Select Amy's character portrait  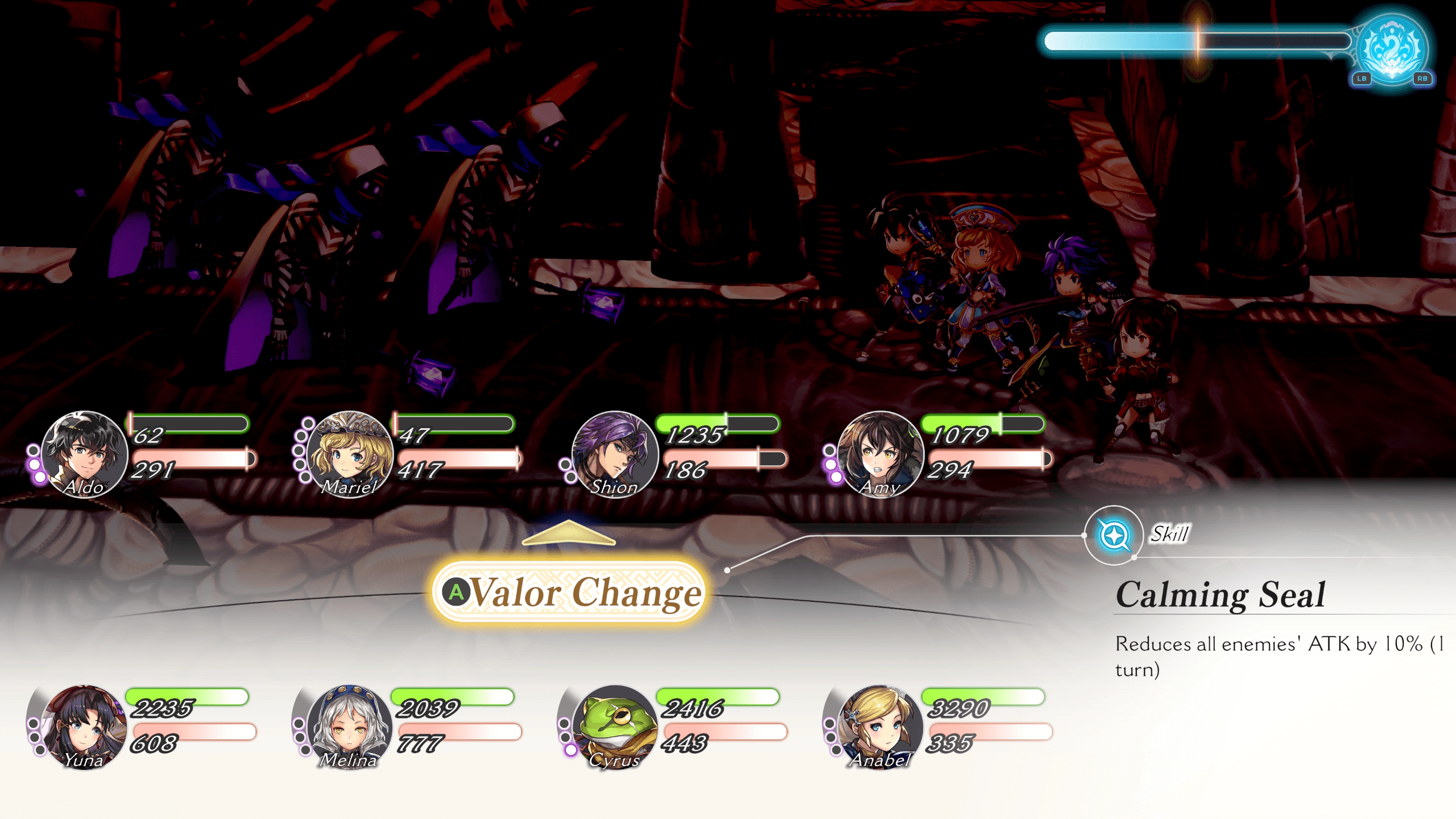click(880, 454)
